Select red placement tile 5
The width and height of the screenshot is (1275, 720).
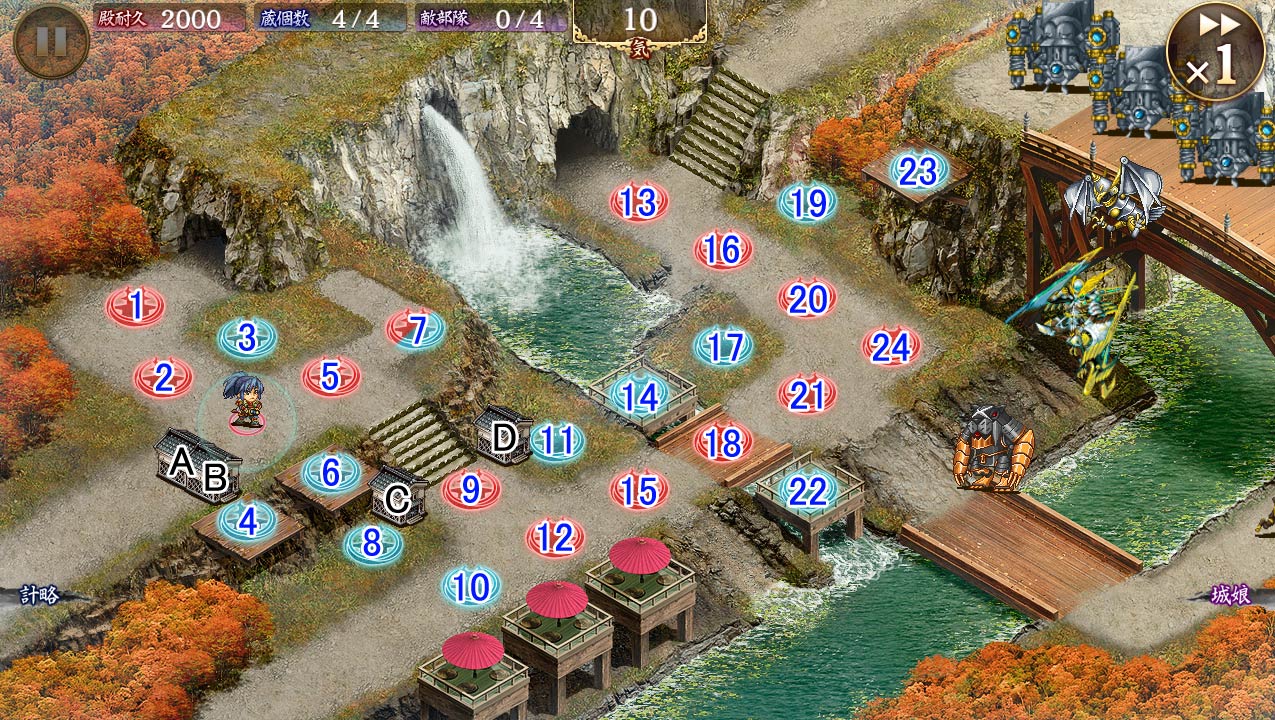pos(331,376)
